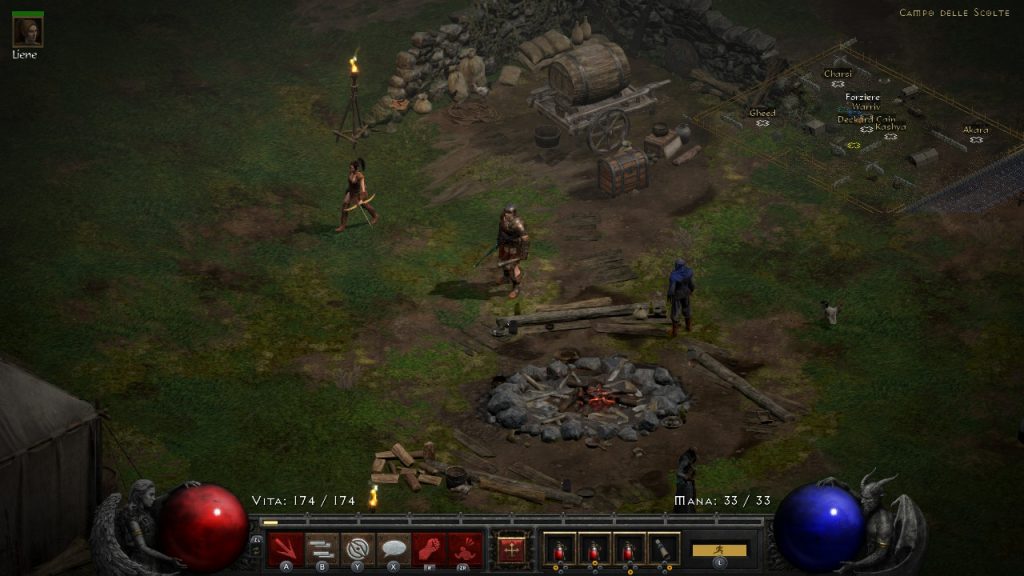Activate the red arrow attack skill
Image resolution: width=1024 pixels, height=576 pixels.
click(286, 549)
